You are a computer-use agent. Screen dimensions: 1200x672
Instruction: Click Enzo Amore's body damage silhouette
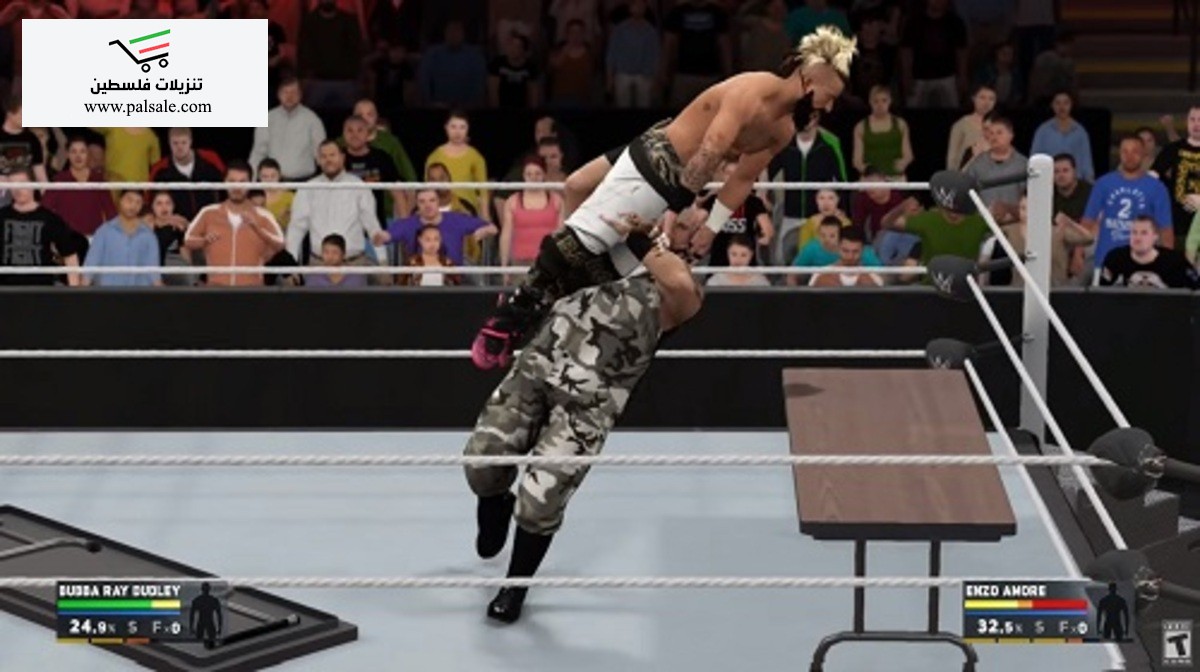pyautogui.click(x=1112, y=612)
